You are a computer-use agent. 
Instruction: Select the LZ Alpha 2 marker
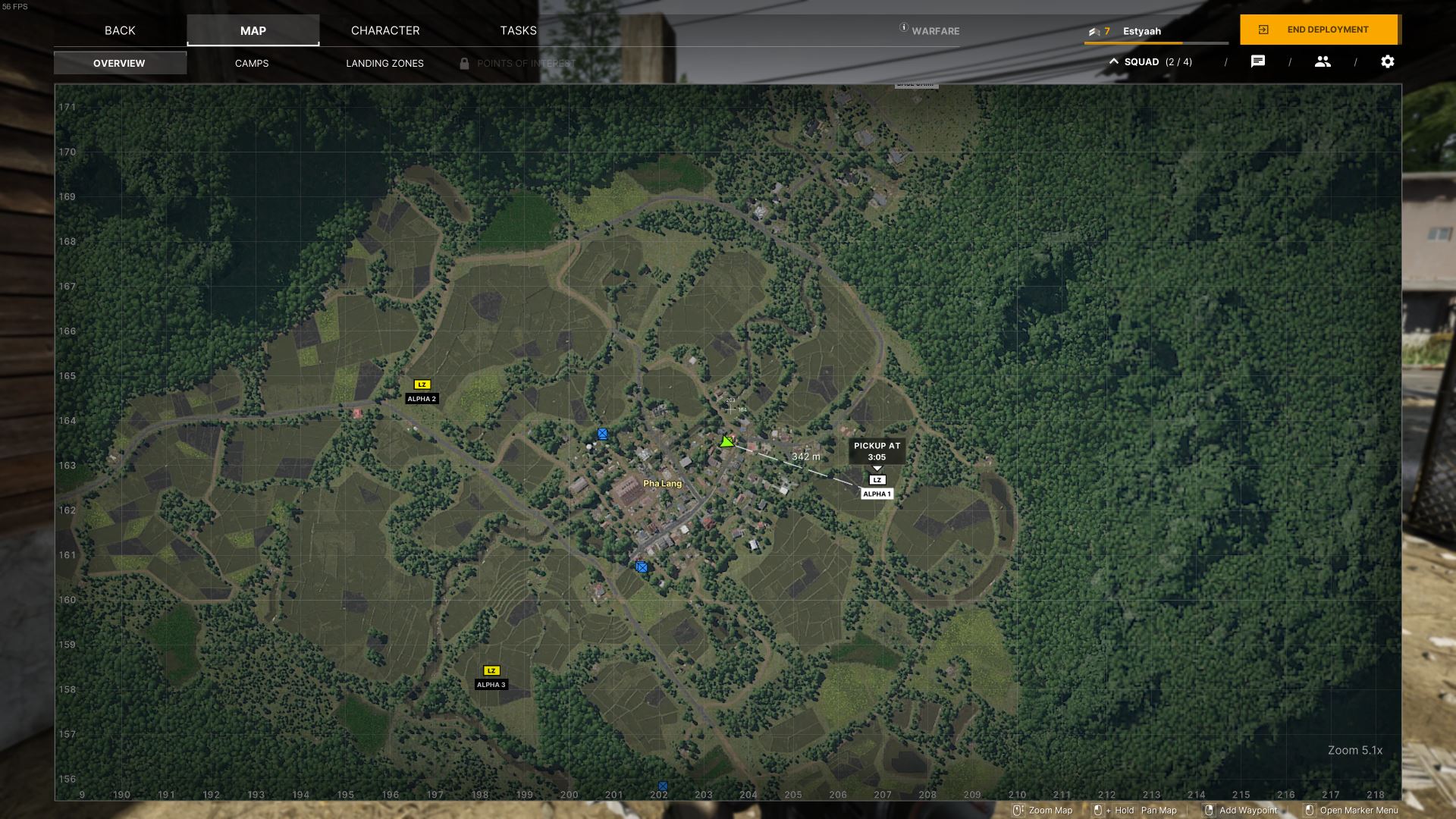click(x=422, y=384)
